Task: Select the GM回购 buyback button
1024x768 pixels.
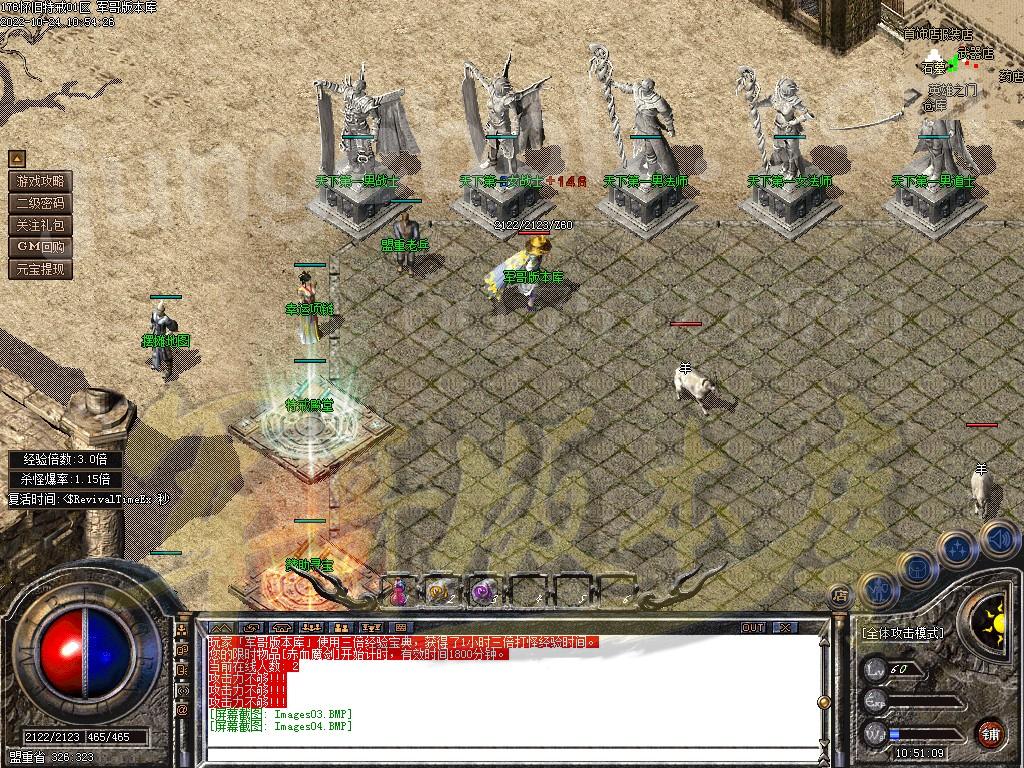Action: [40, 247]
